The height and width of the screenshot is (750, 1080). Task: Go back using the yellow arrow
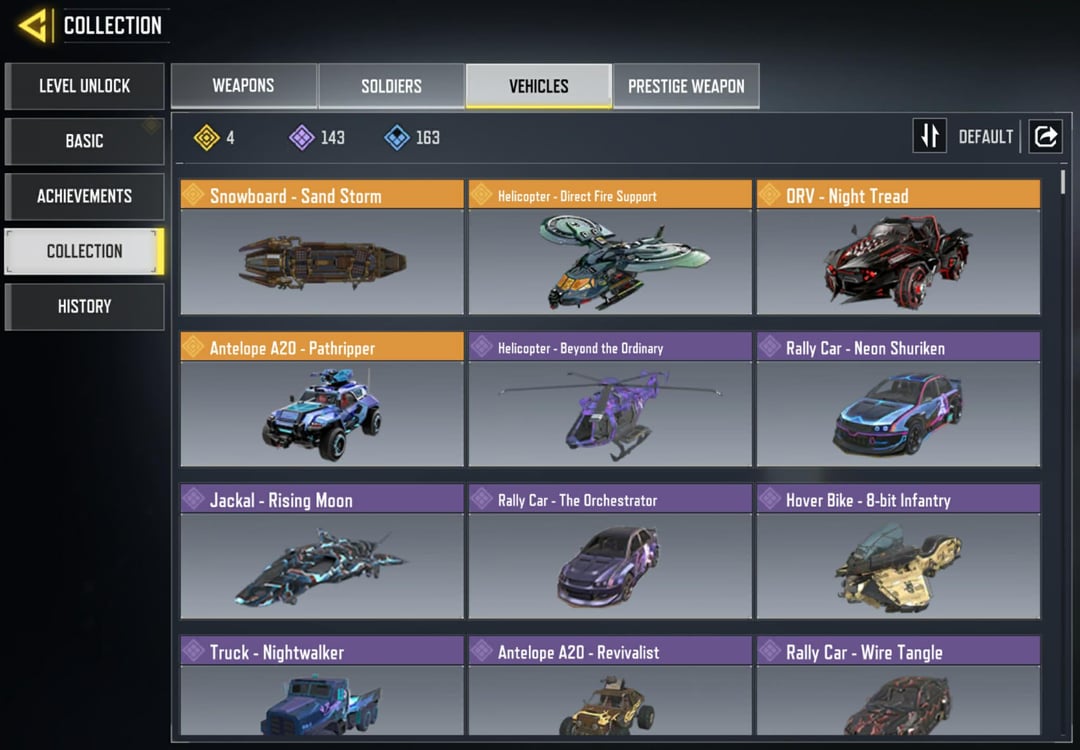pos(34,25)
